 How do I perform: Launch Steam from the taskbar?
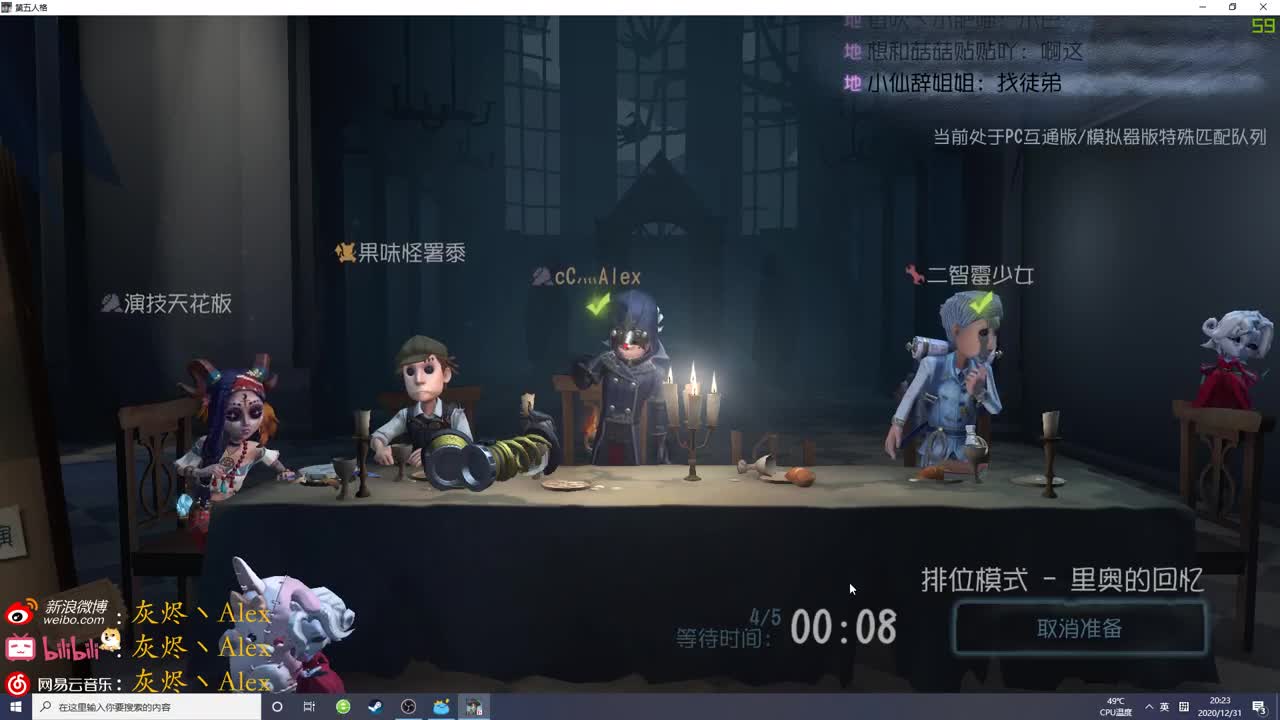tap(375, 706)
